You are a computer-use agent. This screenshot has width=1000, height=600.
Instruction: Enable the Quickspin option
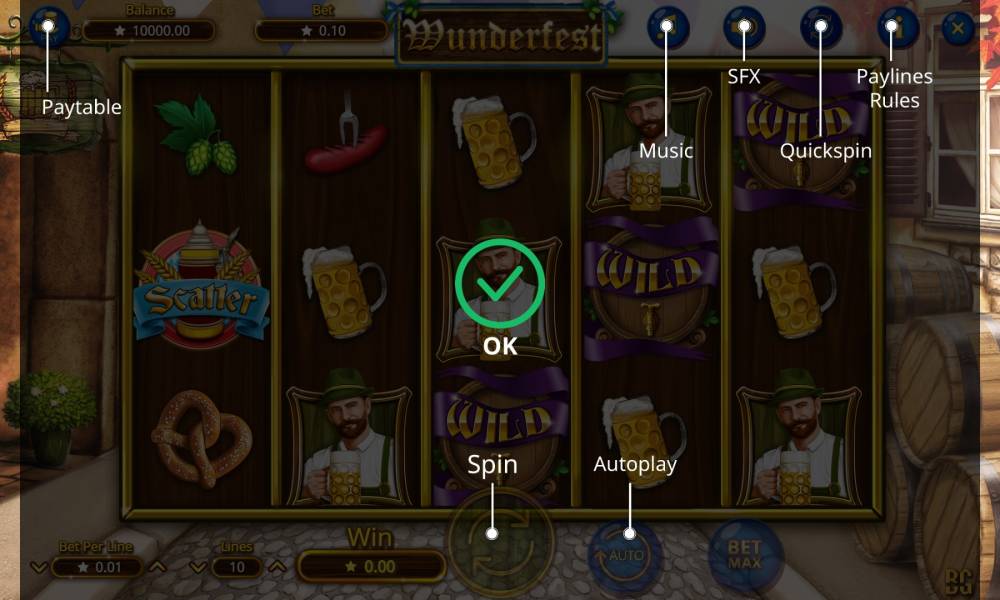(x=821, y=27)
